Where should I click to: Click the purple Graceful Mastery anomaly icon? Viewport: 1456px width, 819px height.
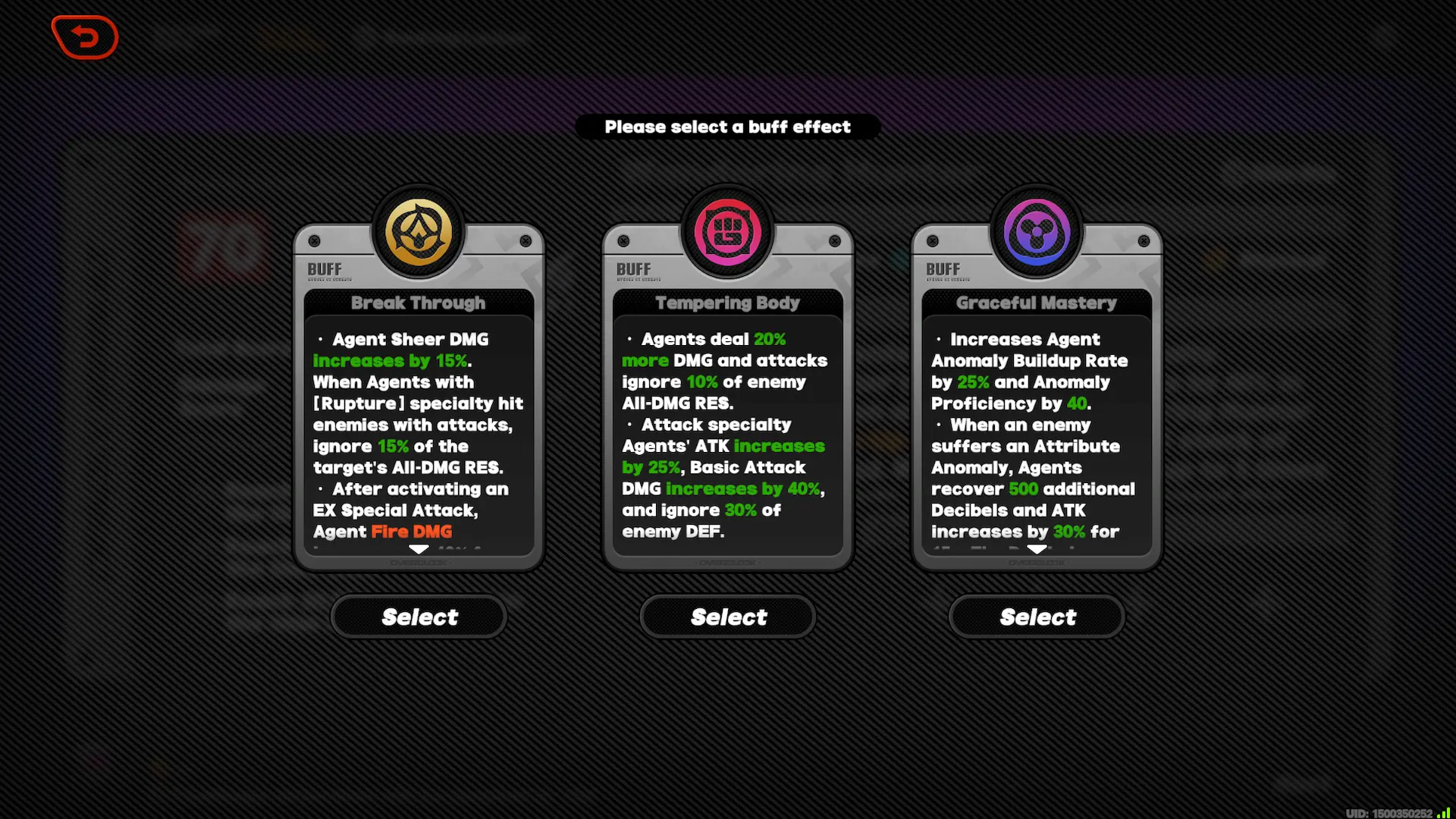(1035, 232)
